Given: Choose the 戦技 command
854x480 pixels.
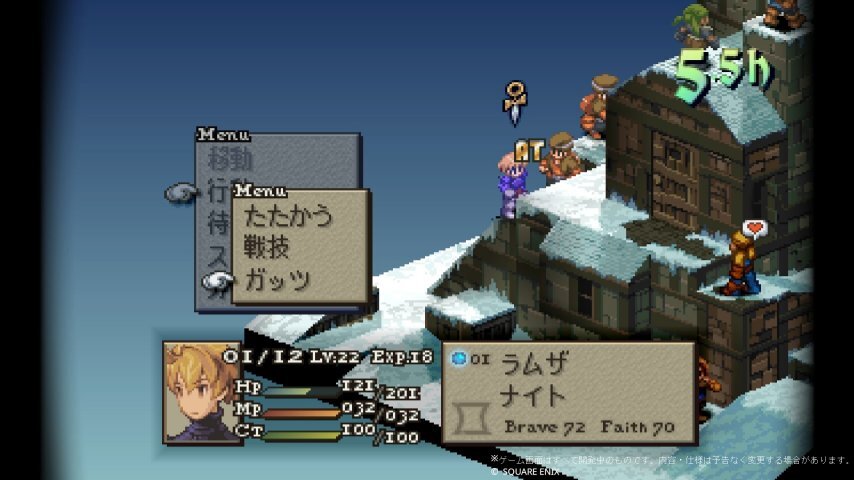Looking at the screenshot, I should [267, 248].
